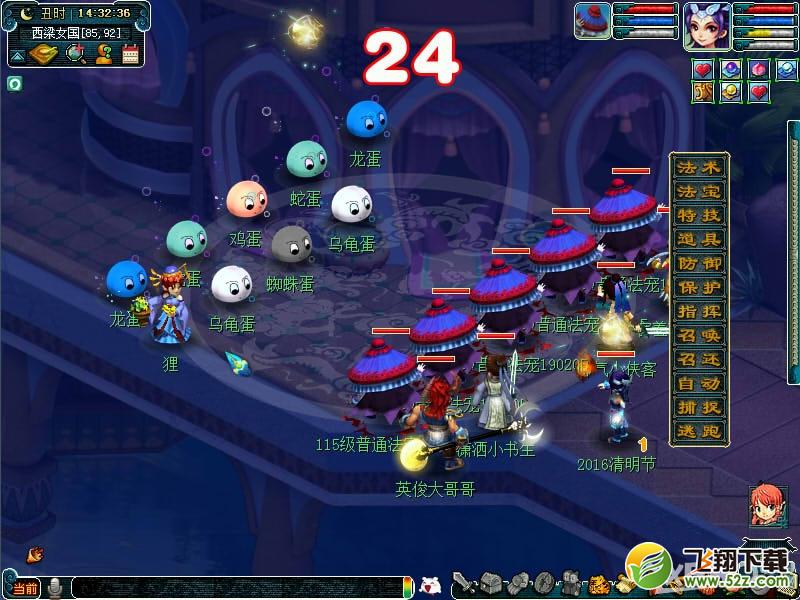The height and width of the screenshot is (600, 800).
Task: Select the 捕捉 capture command
Action: (x=698, y=407)
